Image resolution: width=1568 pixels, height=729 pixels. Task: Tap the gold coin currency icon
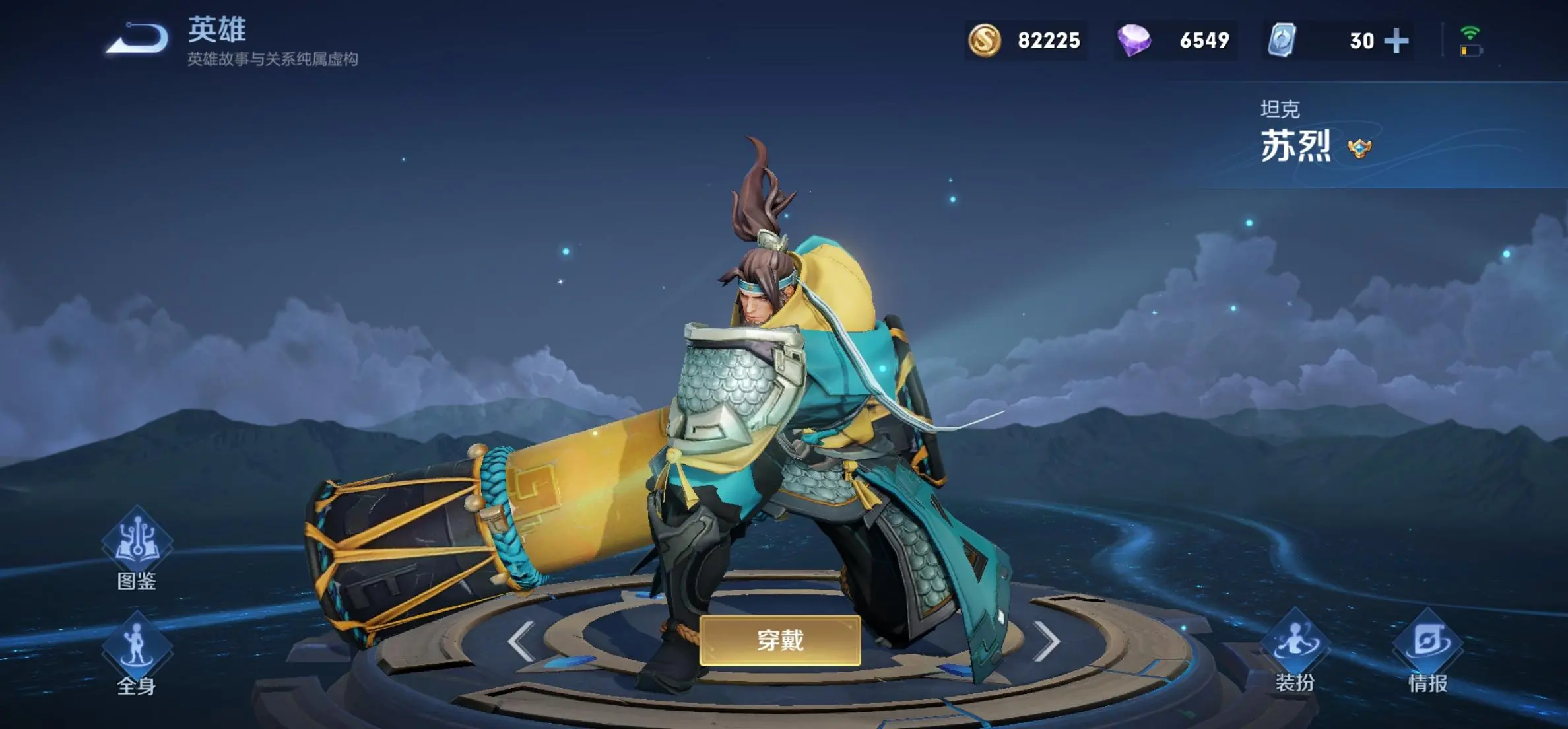point(985,40)
